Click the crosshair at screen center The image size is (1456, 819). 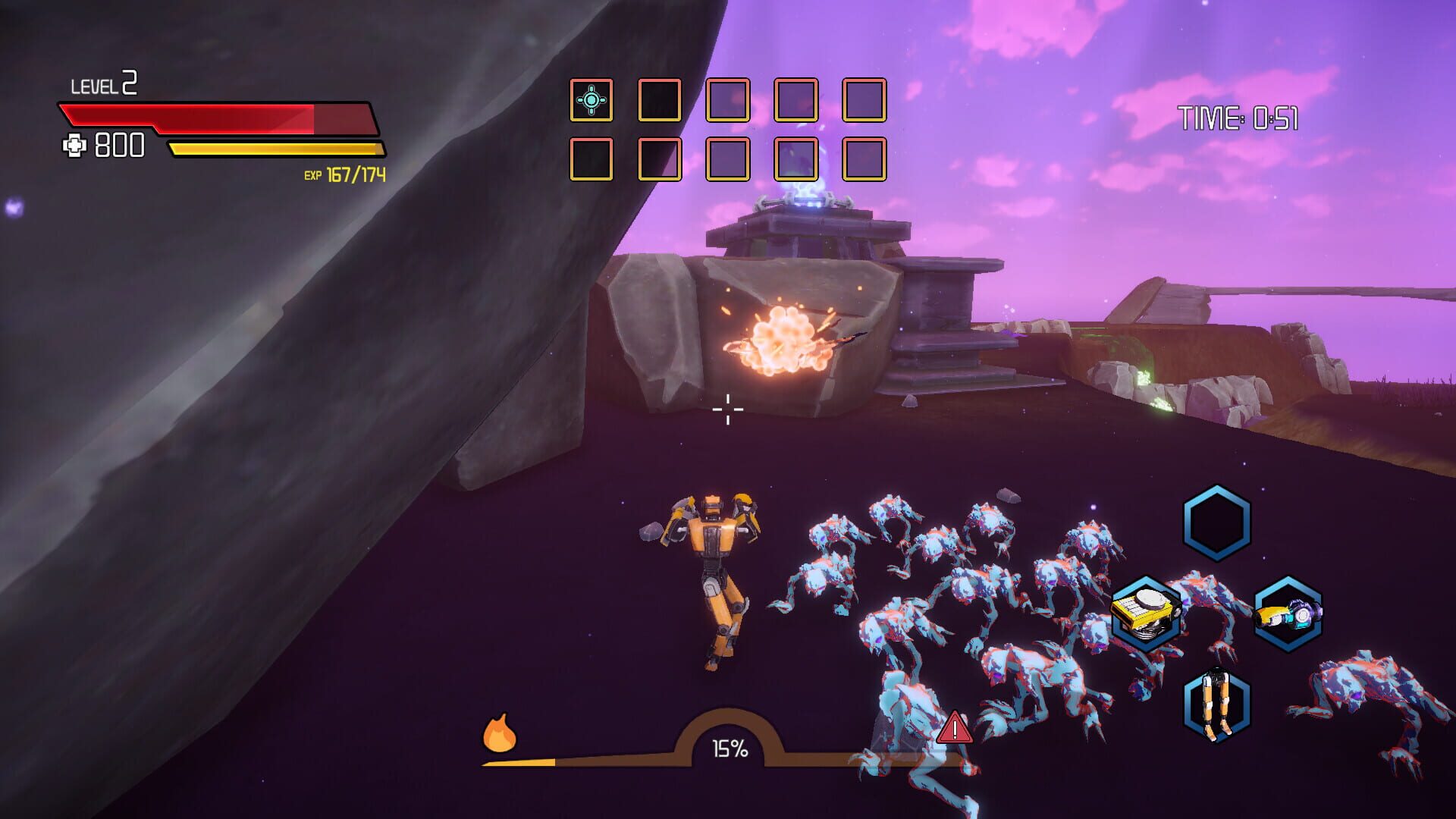coord(727,409)
